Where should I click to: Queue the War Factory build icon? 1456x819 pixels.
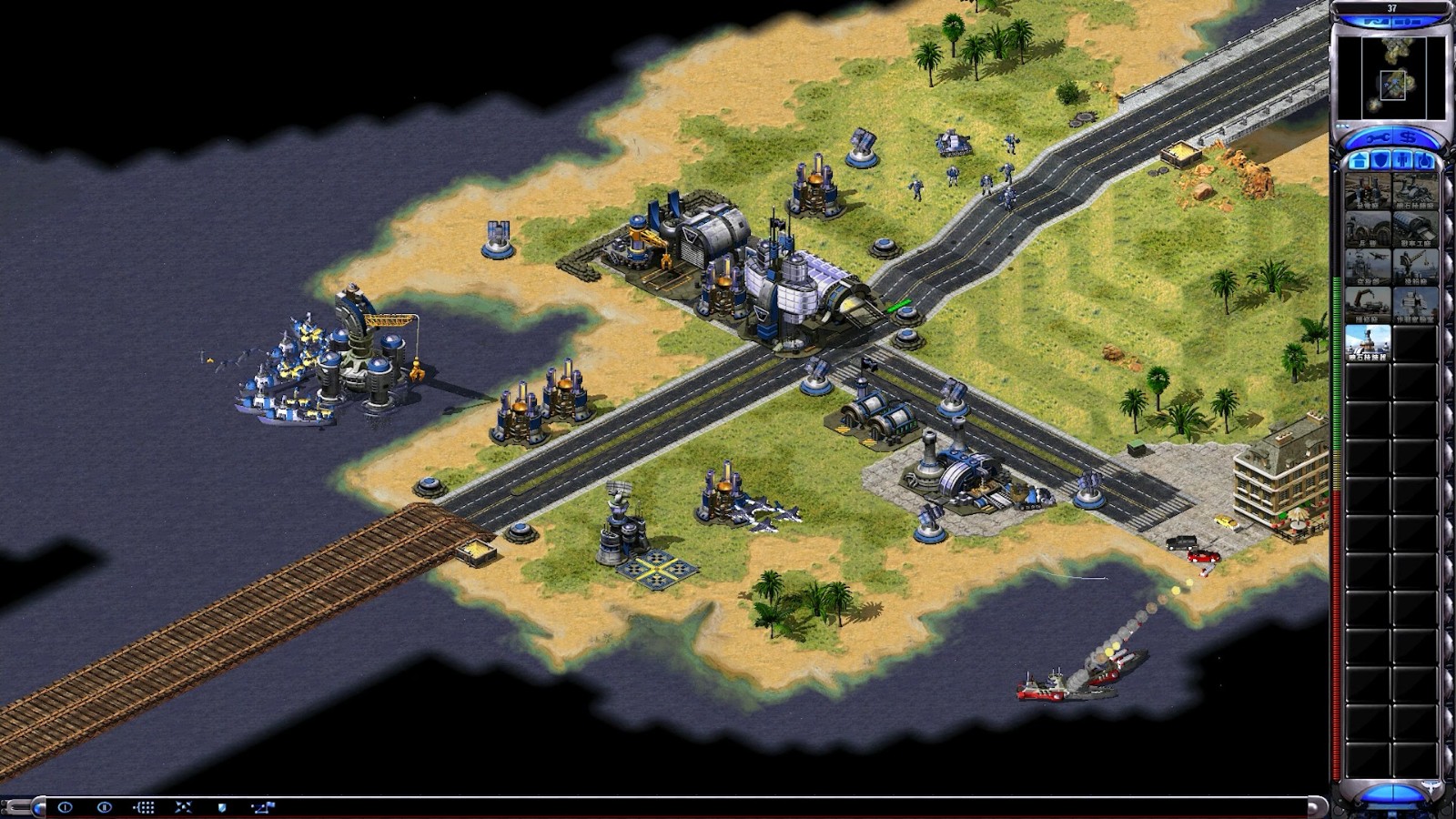[x=1415, y=229]
